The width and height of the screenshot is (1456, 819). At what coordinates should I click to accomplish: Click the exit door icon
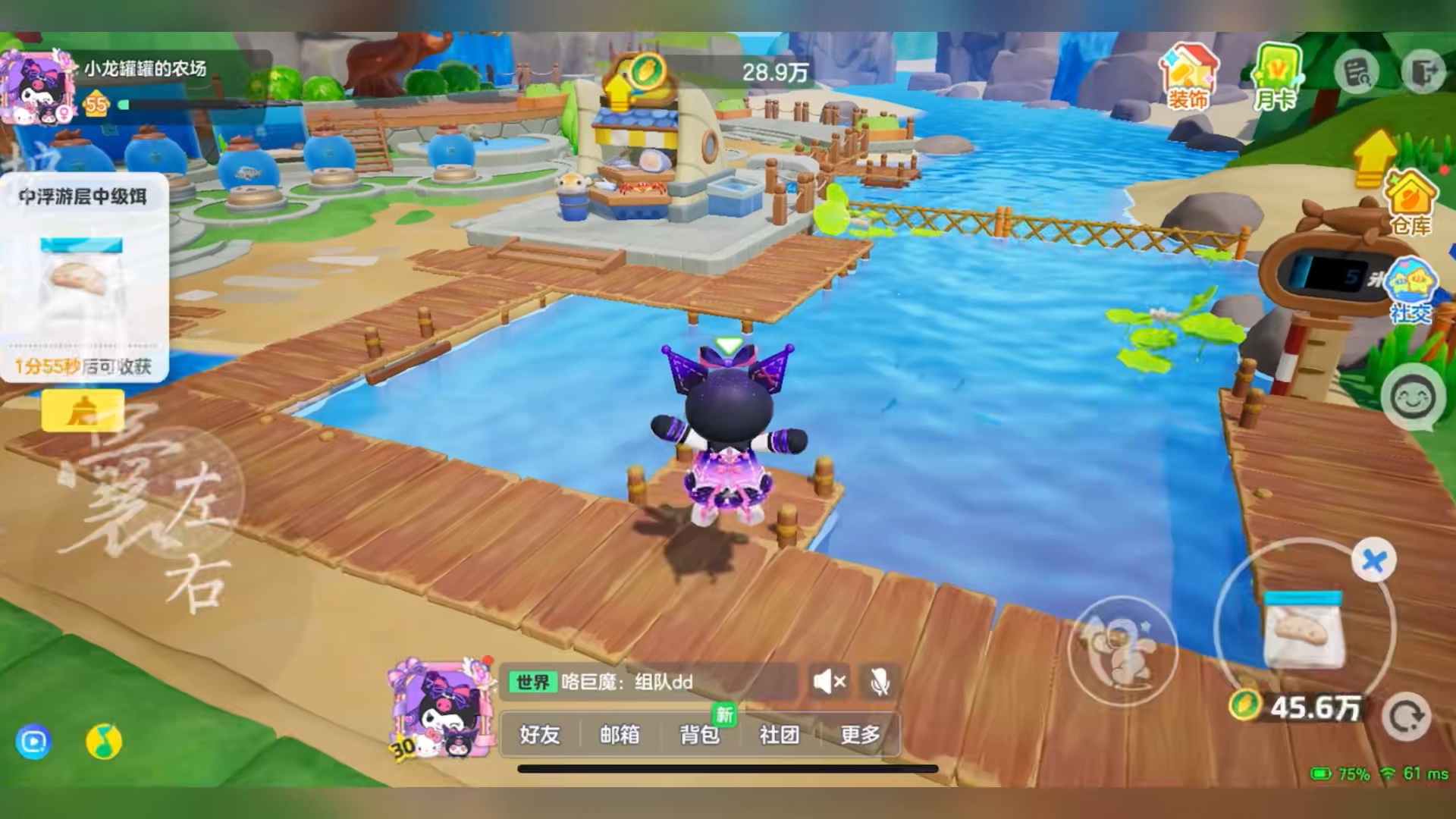1423,73
